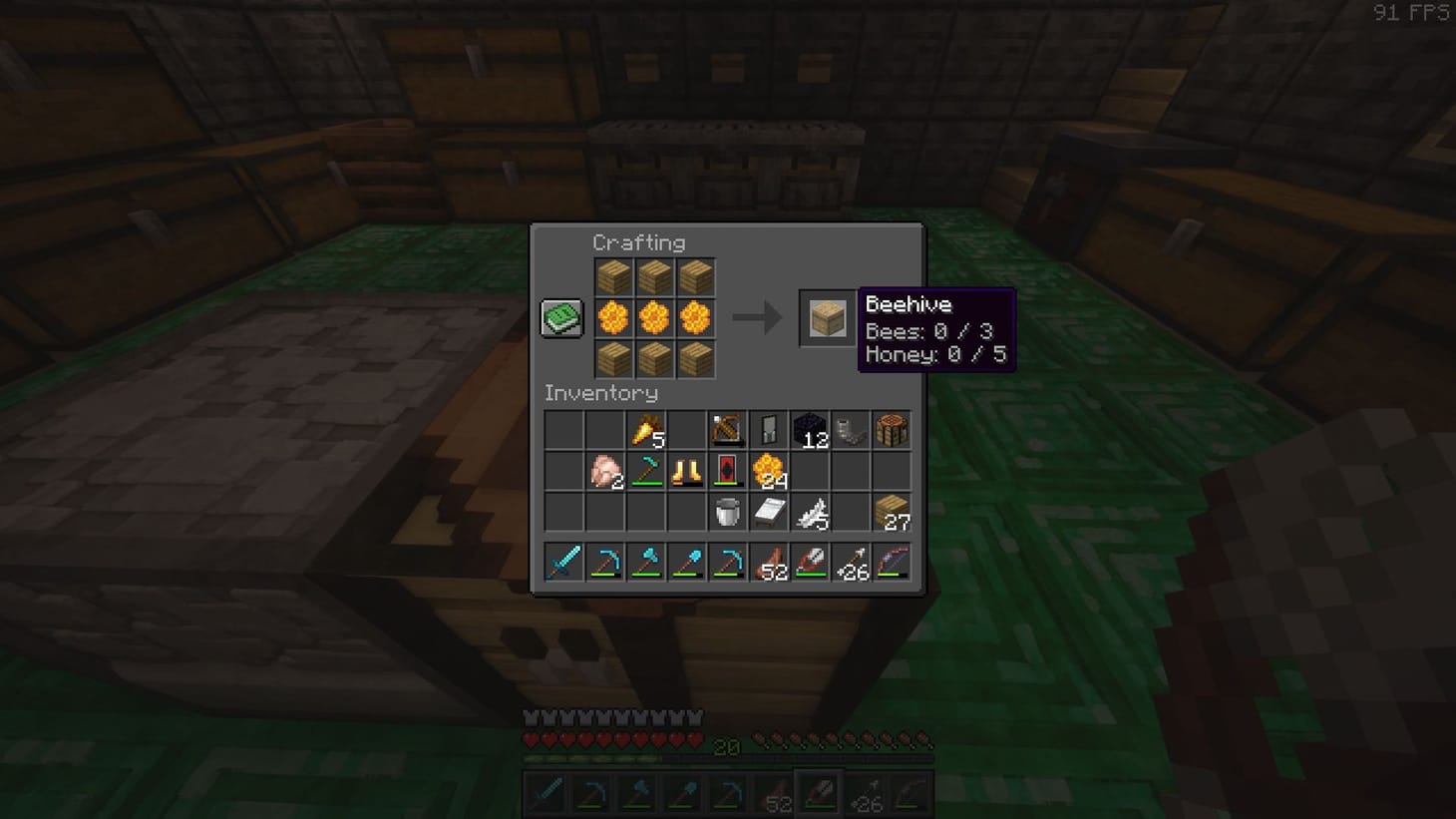The image size is (1456, 819).
Task: Pick up the bucket from the inventory
Action: point(728,513)
